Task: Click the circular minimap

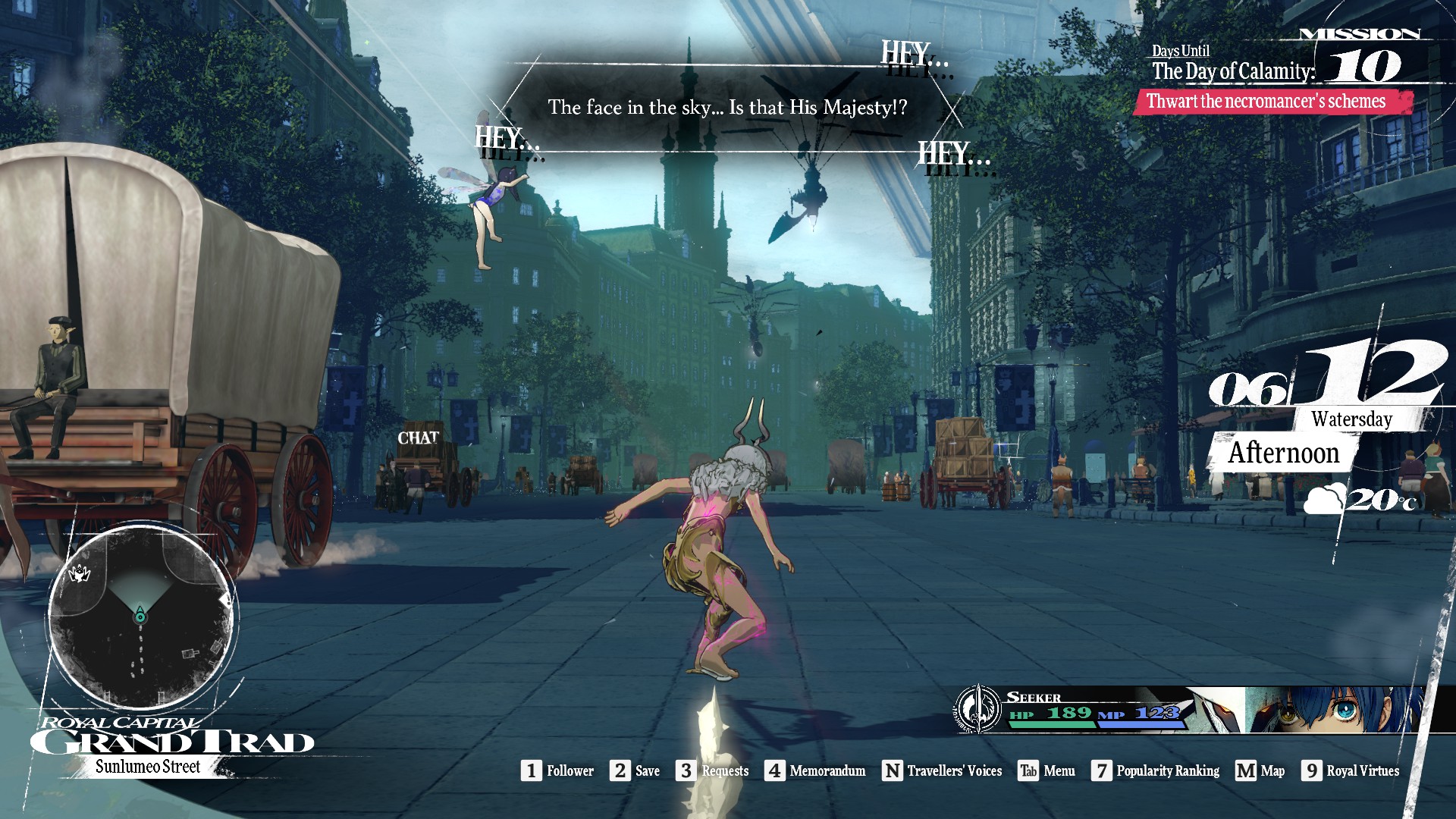Action: [141, 616]
